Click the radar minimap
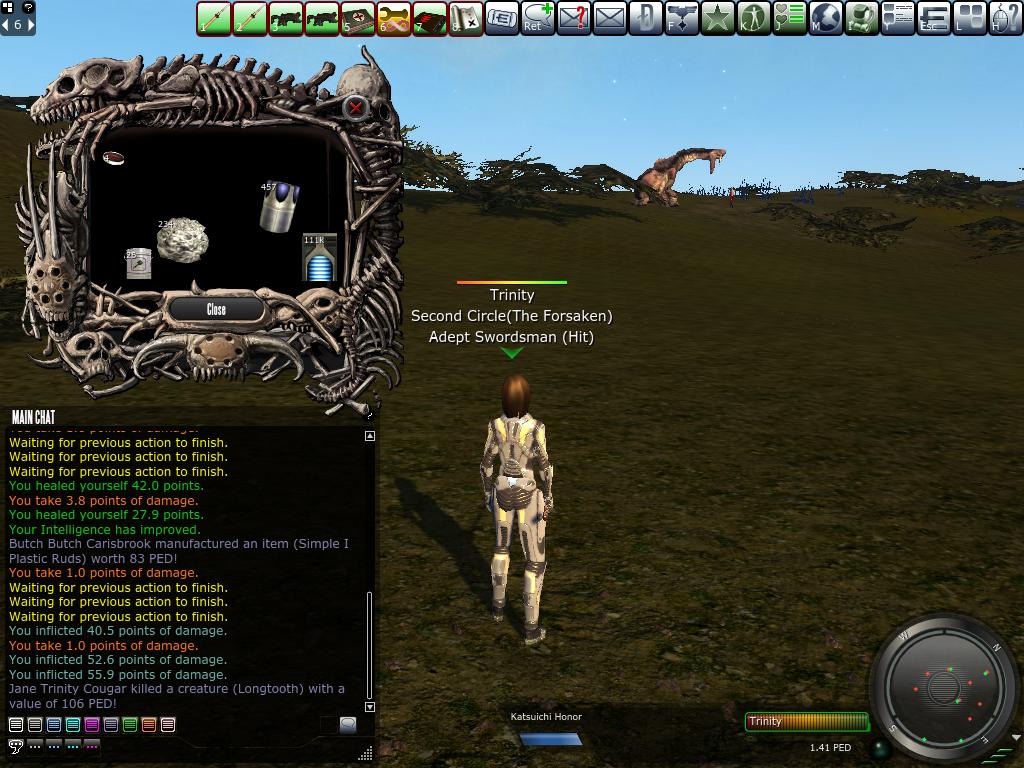 [x=943, y=688]
